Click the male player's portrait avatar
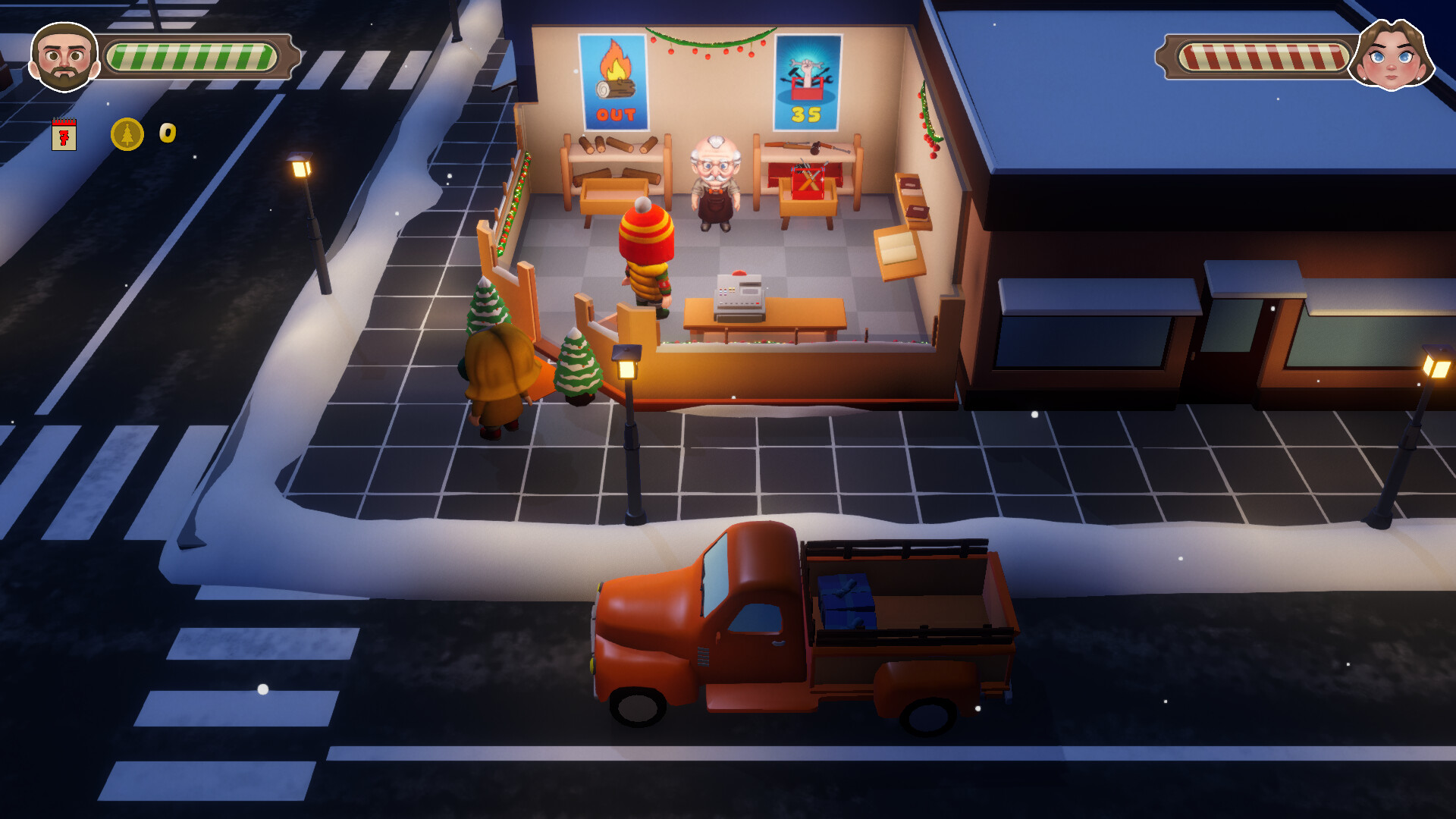The width and height of the screenshot is (1456, 819). point(62,55)
